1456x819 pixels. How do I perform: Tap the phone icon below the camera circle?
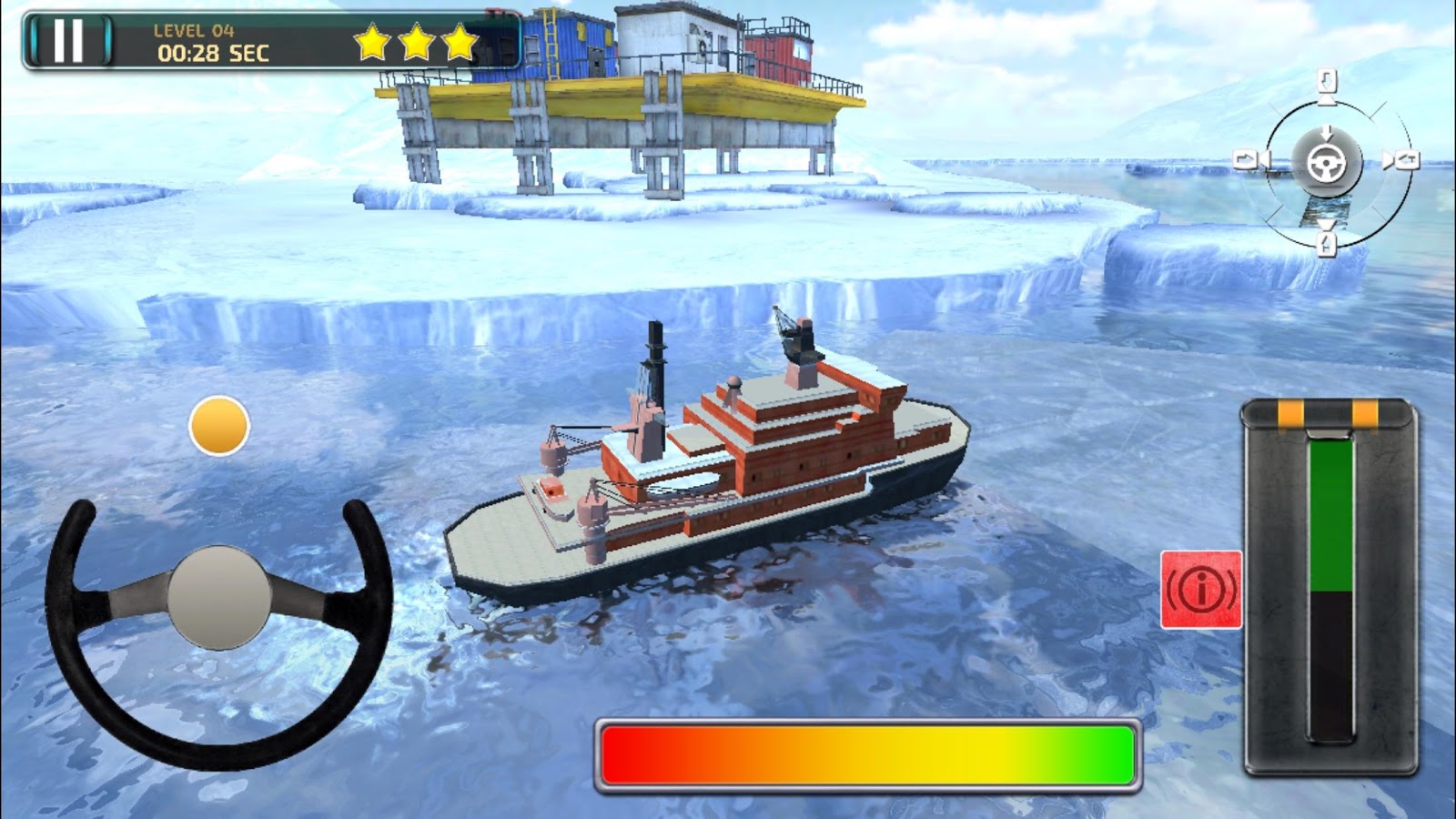(1327, 244)
